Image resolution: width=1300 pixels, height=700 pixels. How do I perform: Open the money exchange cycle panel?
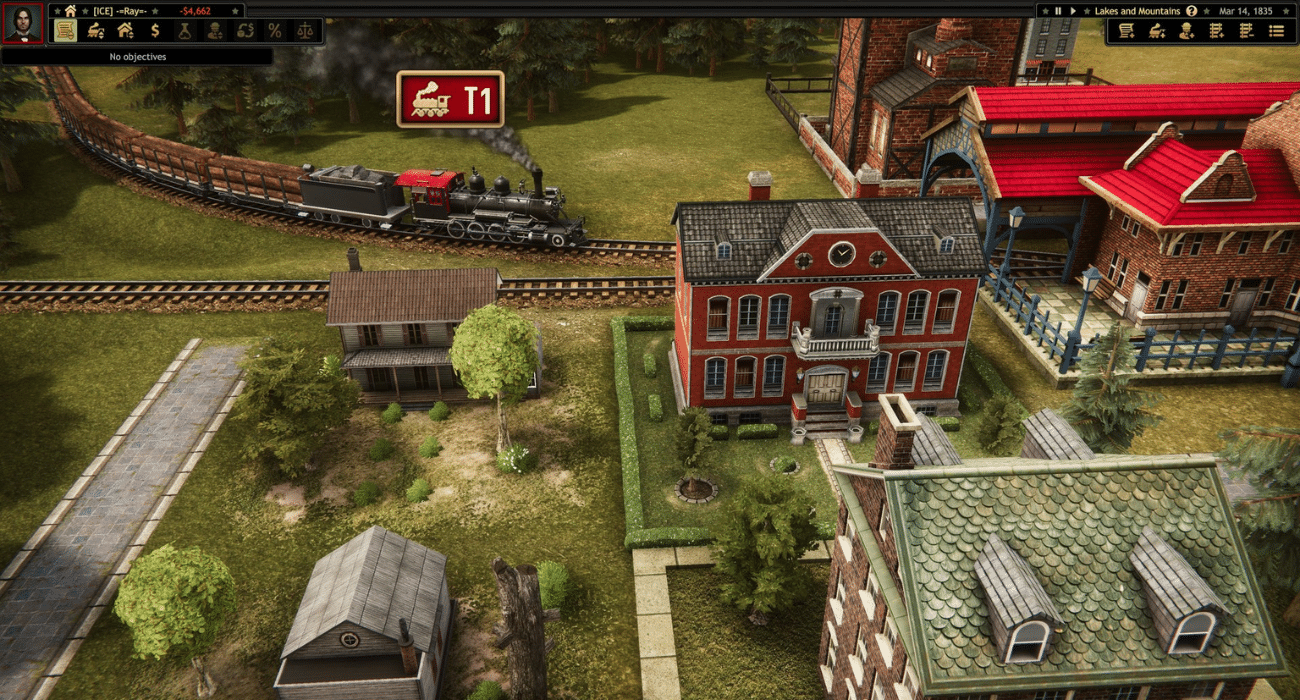[245, 31]
